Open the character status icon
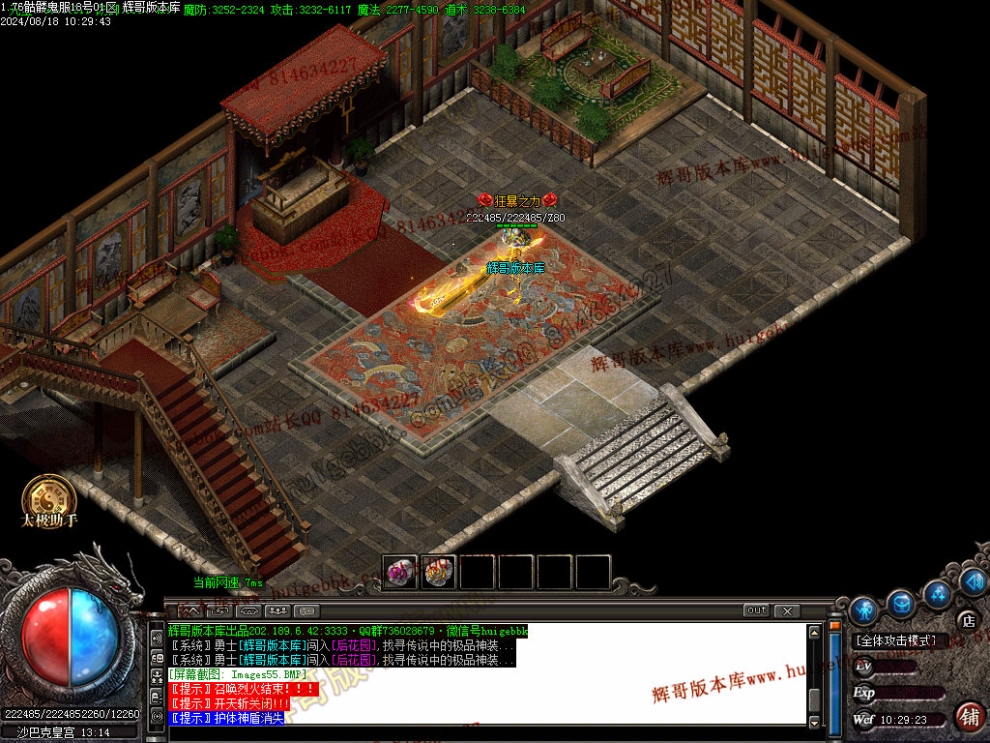 [863, 609]
